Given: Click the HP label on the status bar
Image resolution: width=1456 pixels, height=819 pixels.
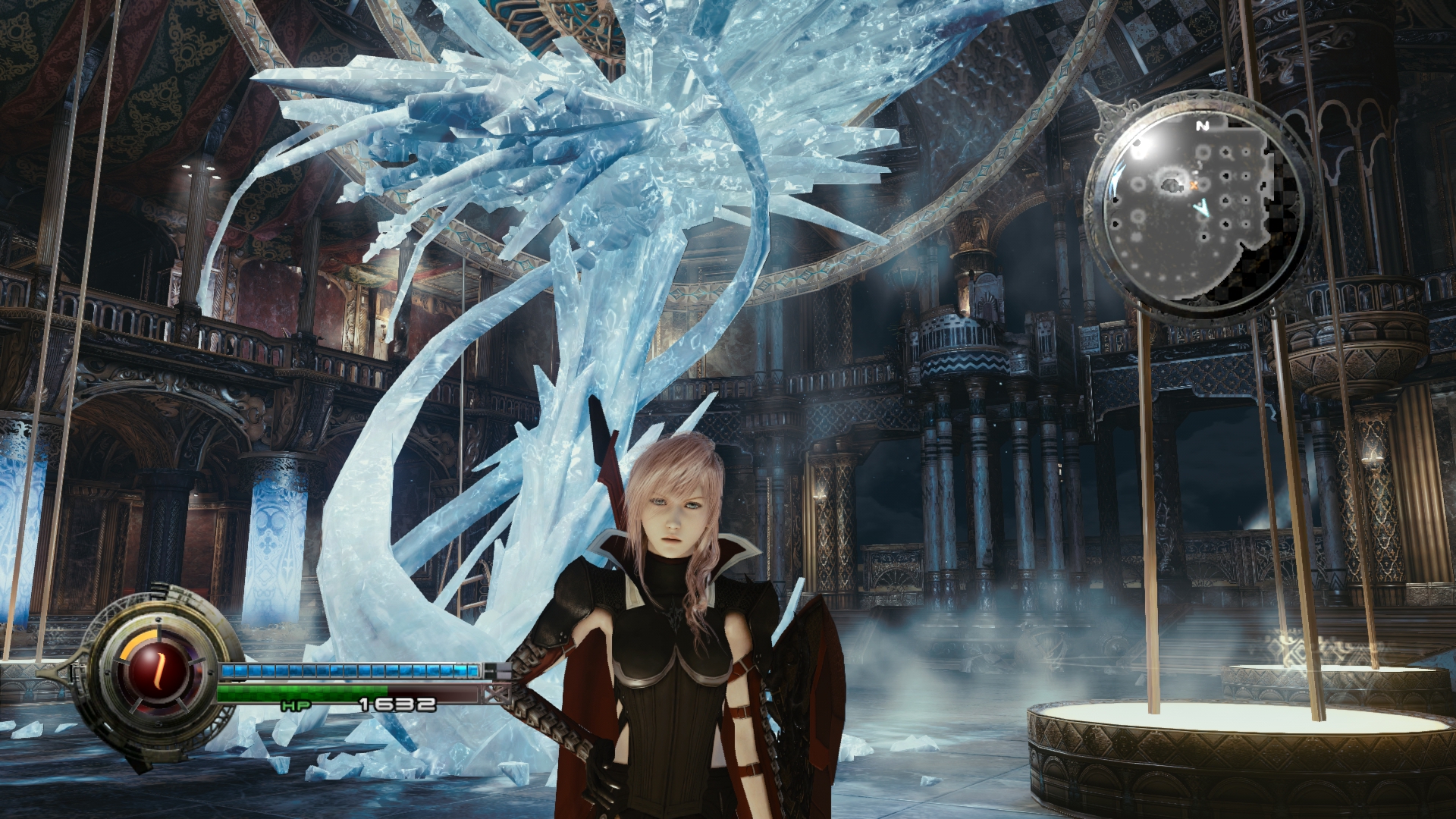Looking at the screenshot, I should pos(296,705).
